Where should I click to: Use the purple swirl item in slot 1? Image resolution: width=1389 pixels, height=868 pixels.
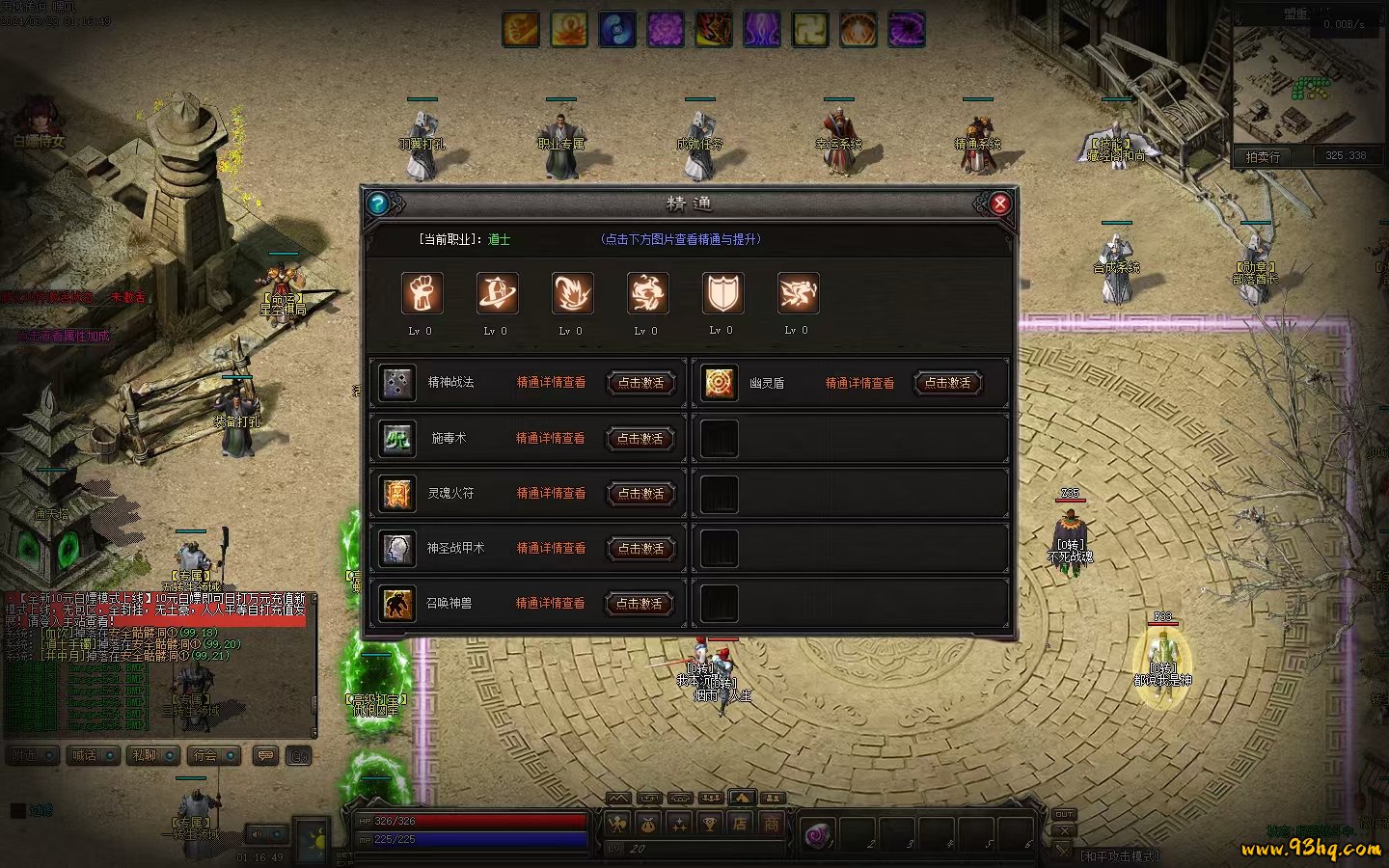pos(818,834)
